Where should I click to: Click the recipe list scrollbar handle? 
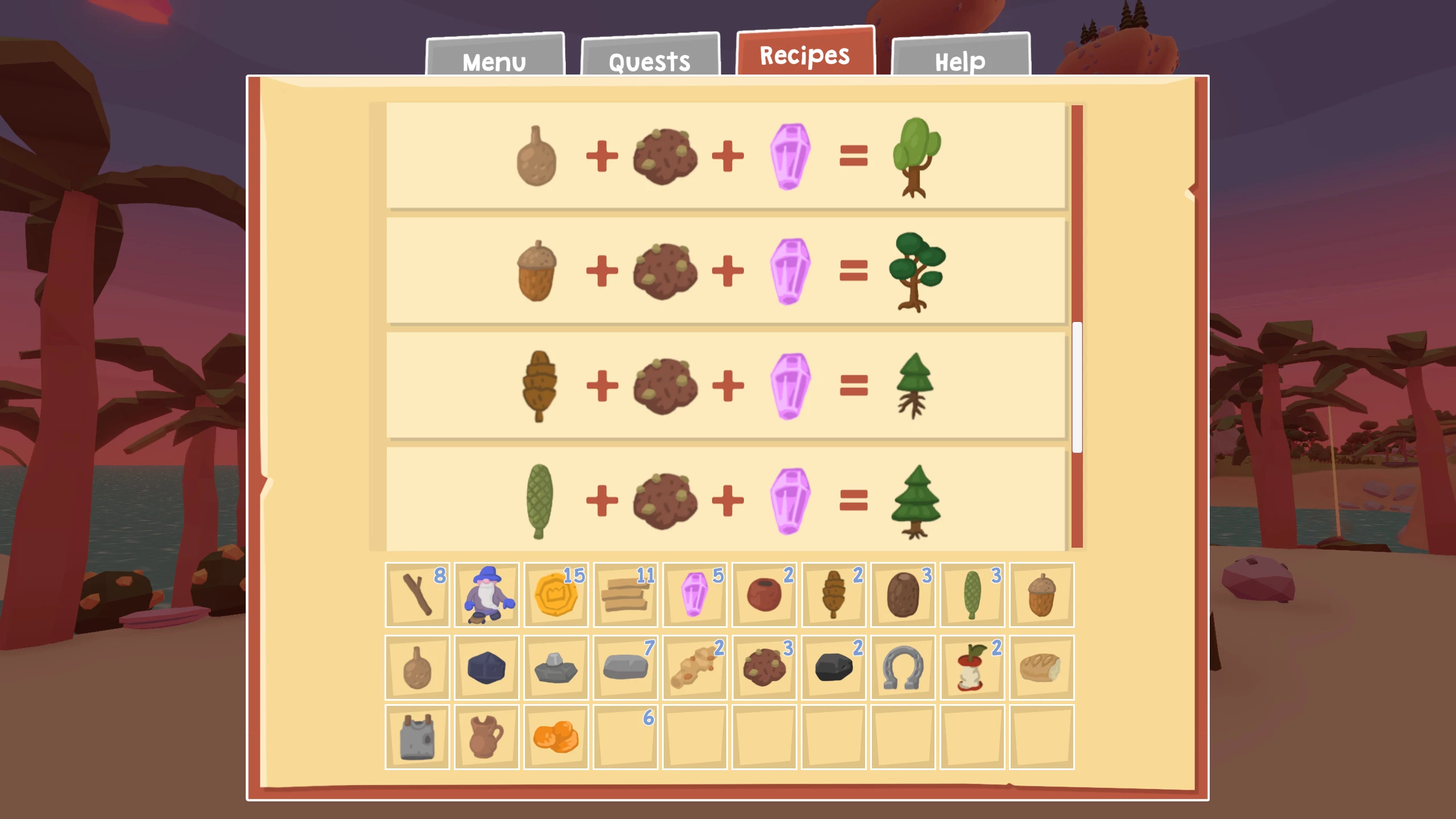tap(1077, 387)
